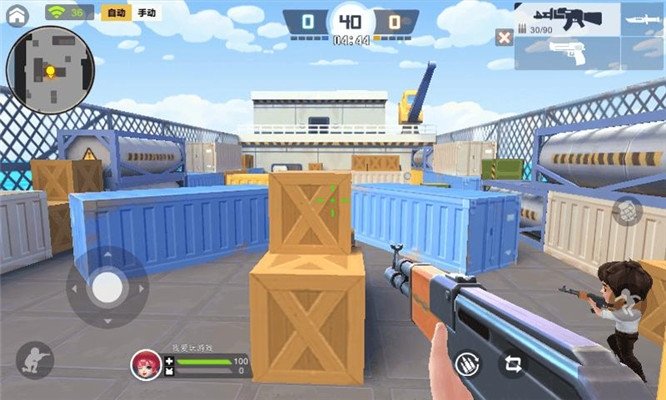666x400 pixels.
Task: Tap the circular minimap
Action: 50,70
